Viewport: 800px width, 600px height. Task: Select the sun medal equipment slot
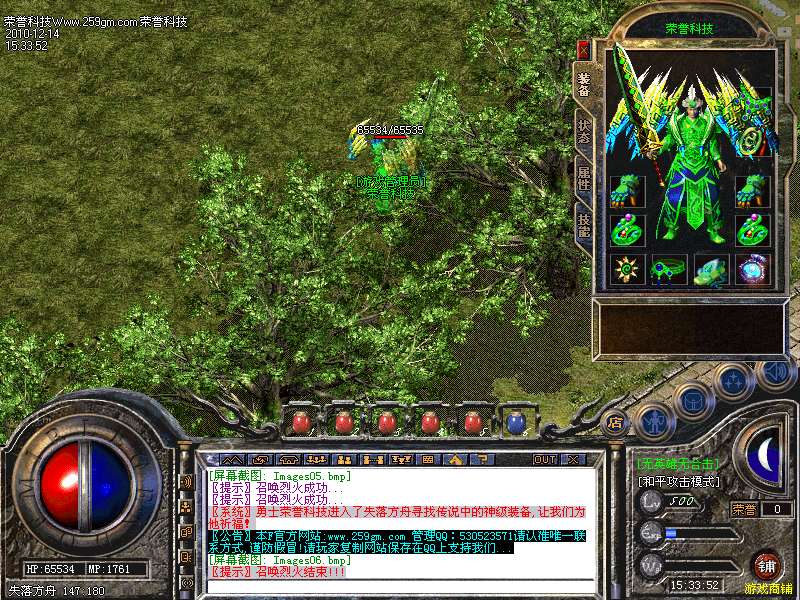coord(627,270)
